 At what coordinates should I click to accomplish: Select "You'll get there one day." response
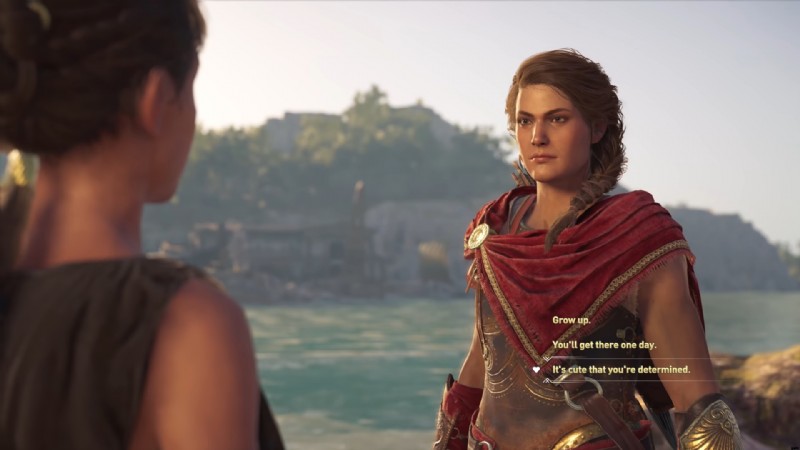pyautogui.click(x=605, y=345)
